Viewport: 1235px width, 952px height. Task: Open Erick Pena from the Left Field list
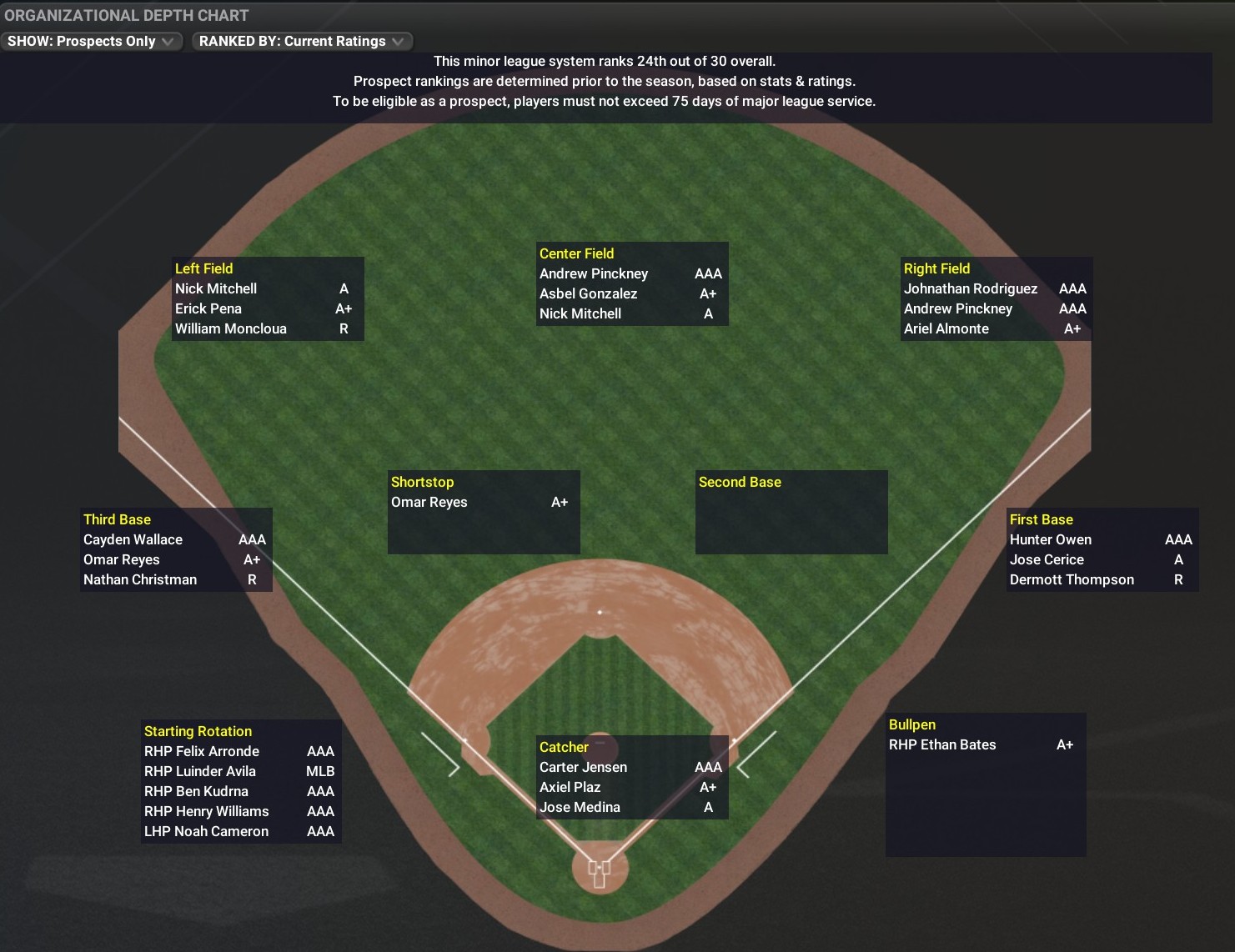(x=208, y=308)
